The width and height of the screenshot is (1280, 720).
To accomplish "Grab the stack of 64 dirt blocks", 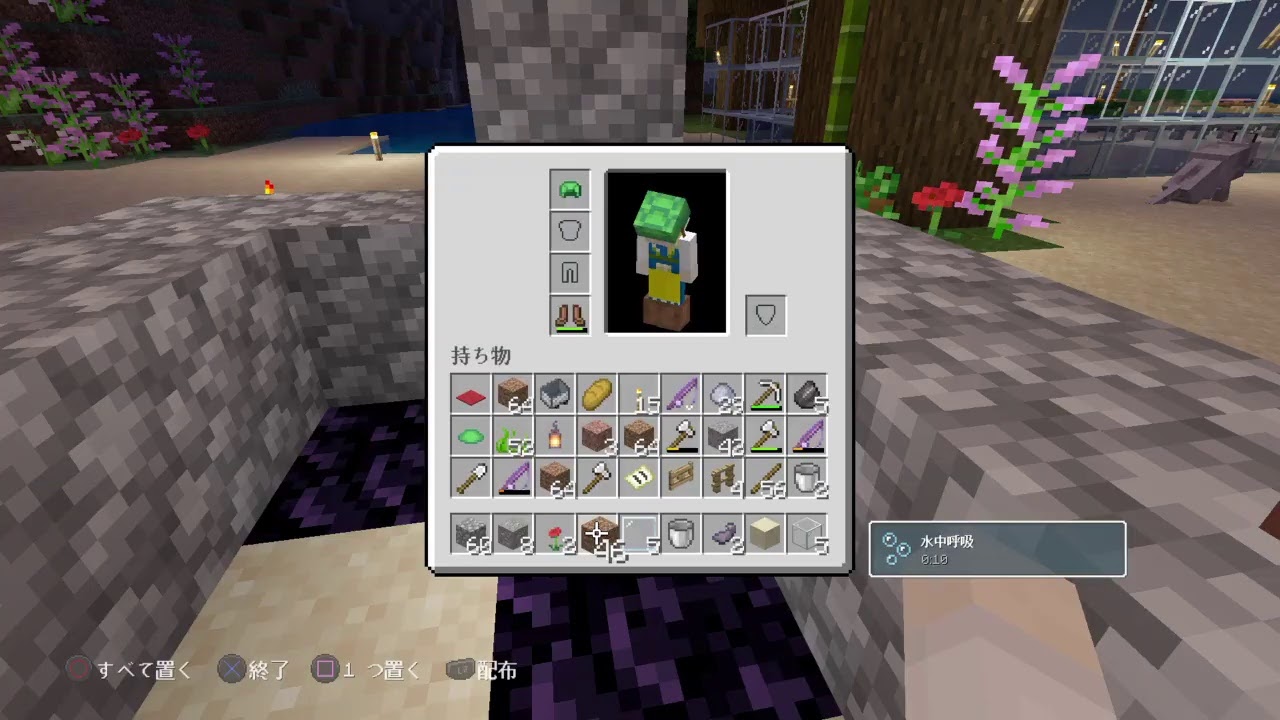I will point(512,394).
